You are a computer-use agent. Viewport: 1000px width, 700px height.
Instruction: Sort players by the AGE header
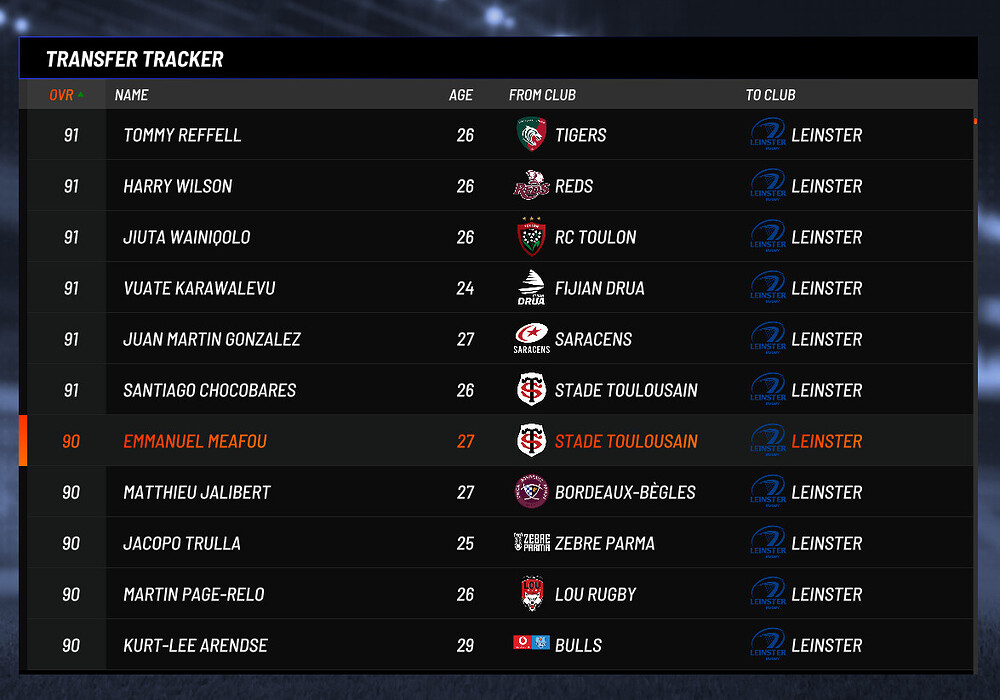tap(460, 95)
